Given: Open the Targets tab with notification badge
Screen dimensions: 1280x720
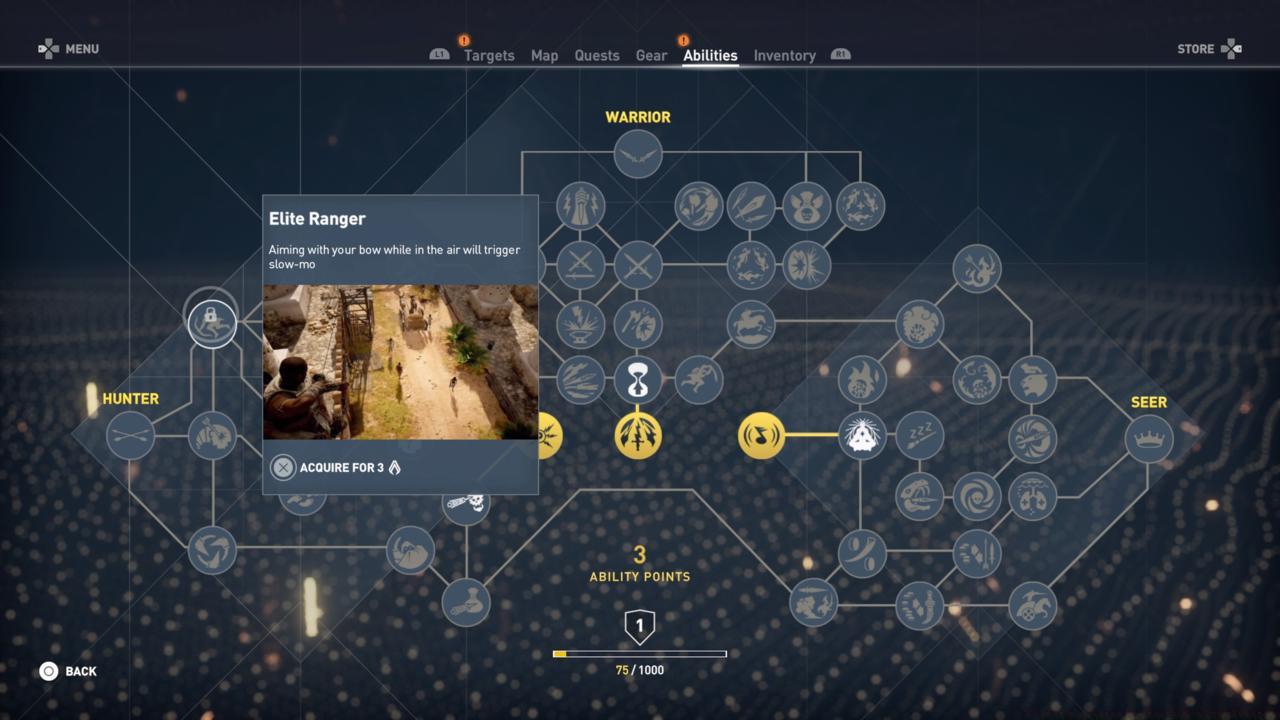Looking at the screenshot, I should tap(489, 55).
